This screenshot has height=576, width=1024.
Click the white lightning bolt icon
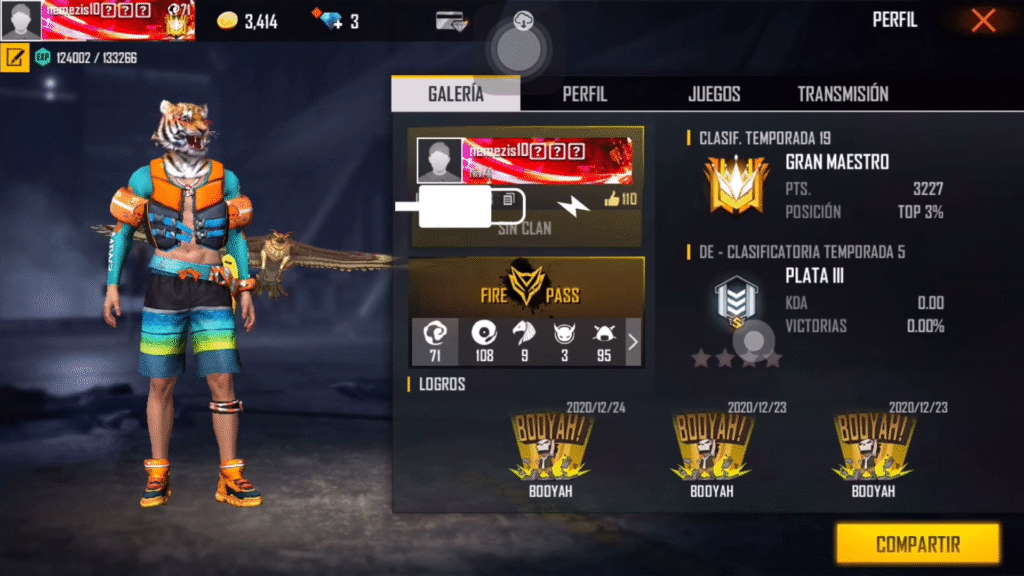tap(573, 205)
